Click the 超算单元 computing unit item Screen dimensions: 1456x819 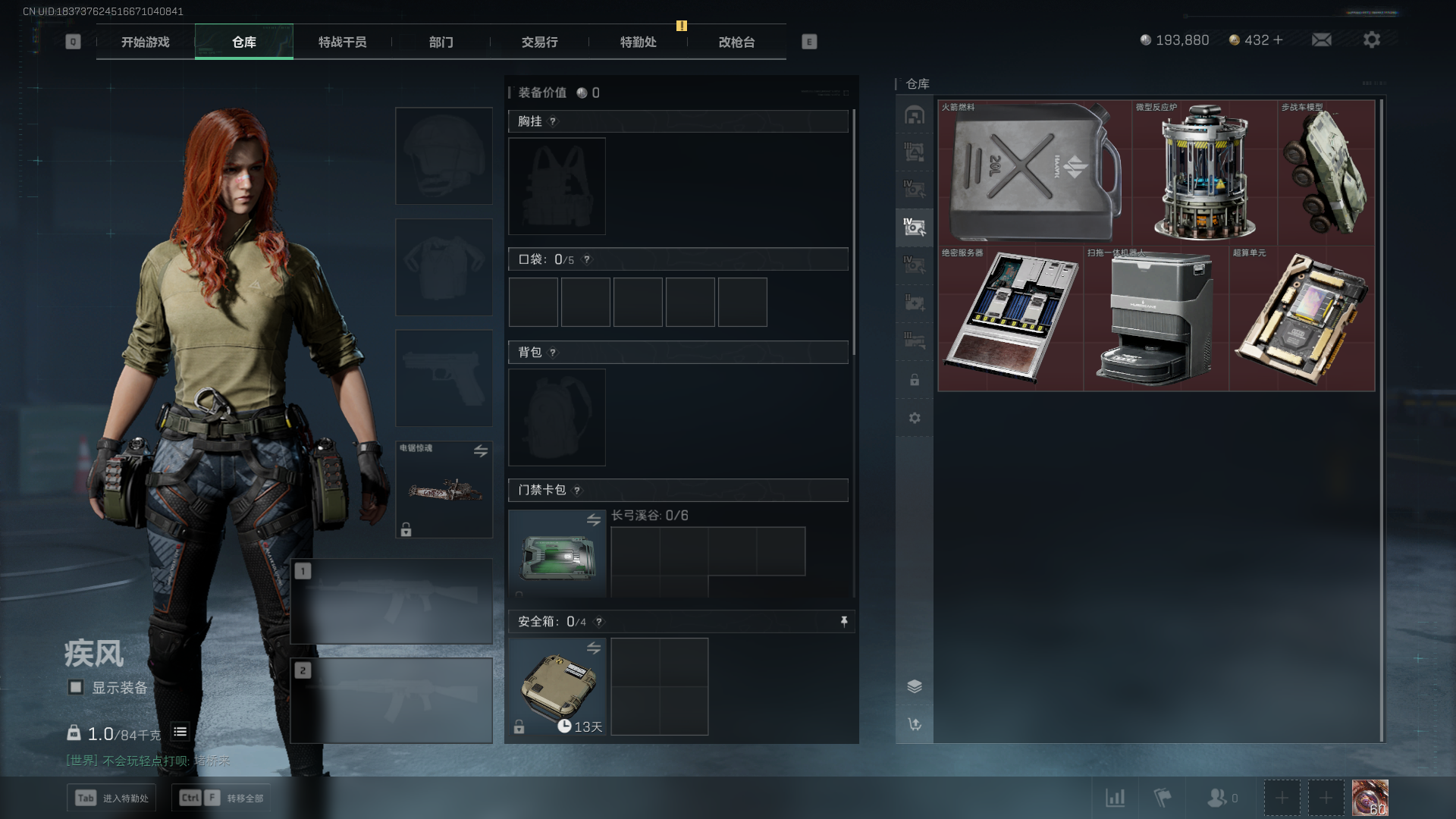1301,318
